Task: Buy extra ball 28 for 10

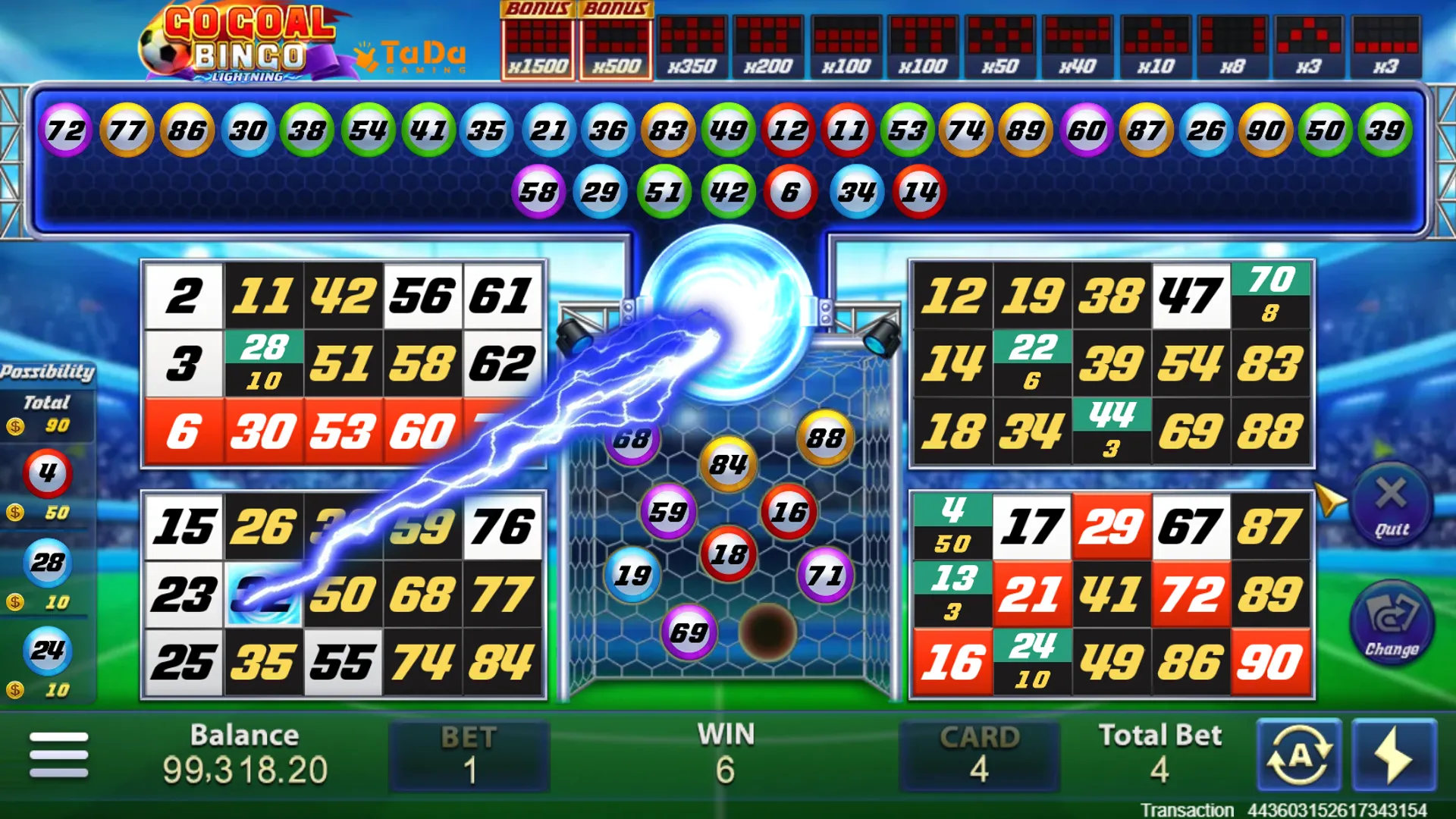Action: (x=47, y=563)
